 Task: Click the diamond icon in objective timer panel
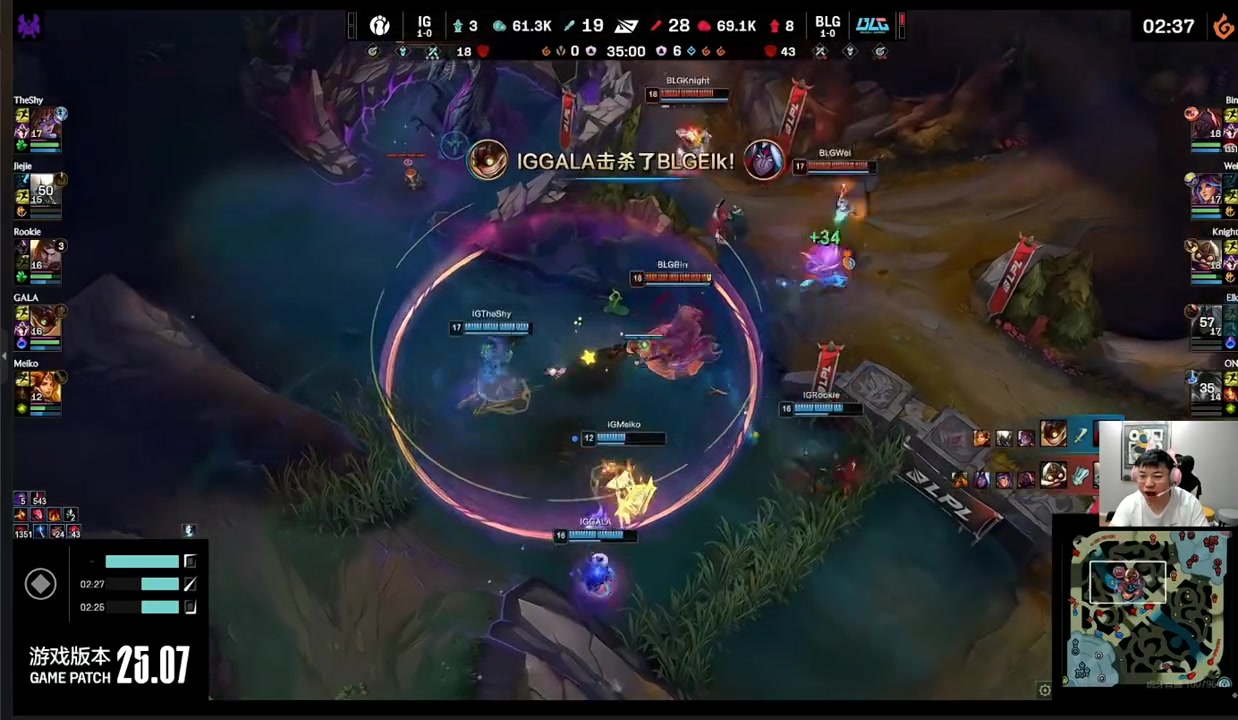click(40, 584)
